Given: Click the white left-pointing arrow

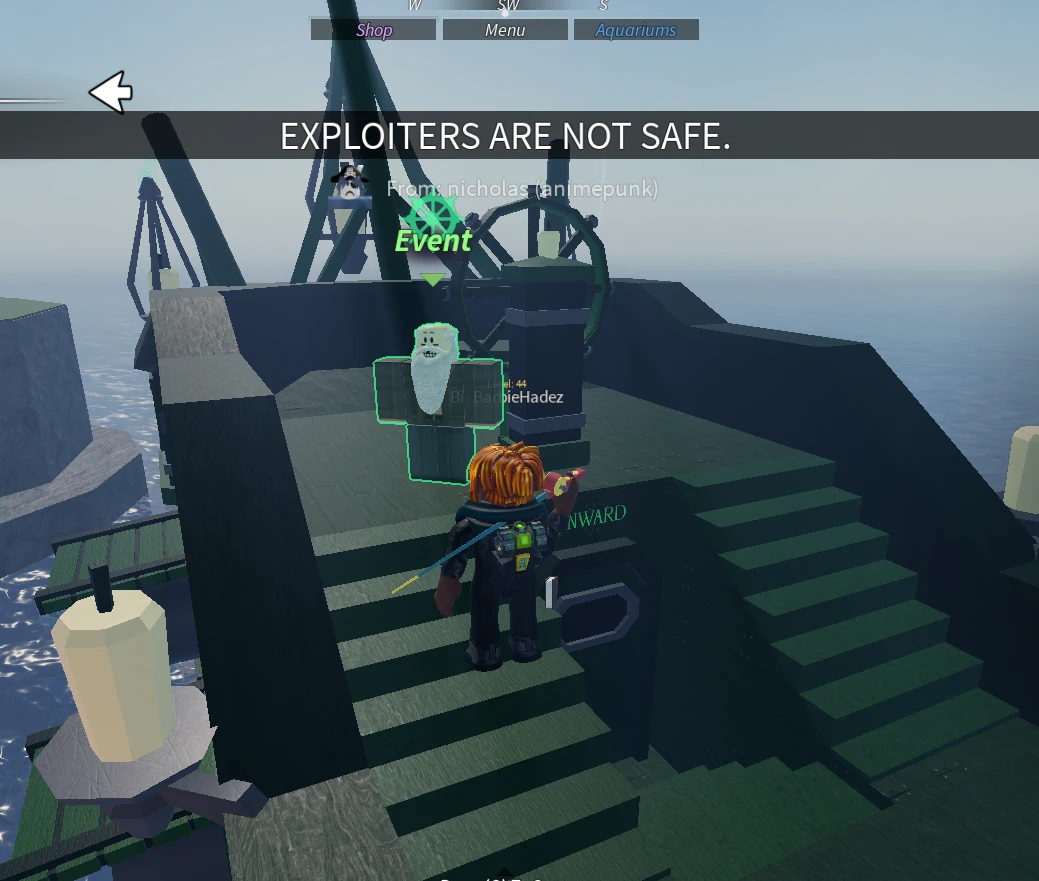Looking at the screenshot, I should point(111,93).
